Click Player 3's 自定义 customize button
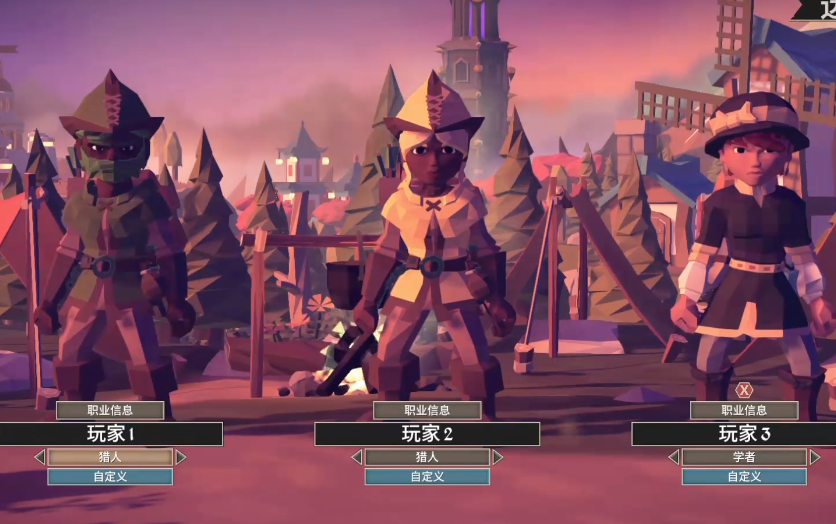 (x=744, y=477)
